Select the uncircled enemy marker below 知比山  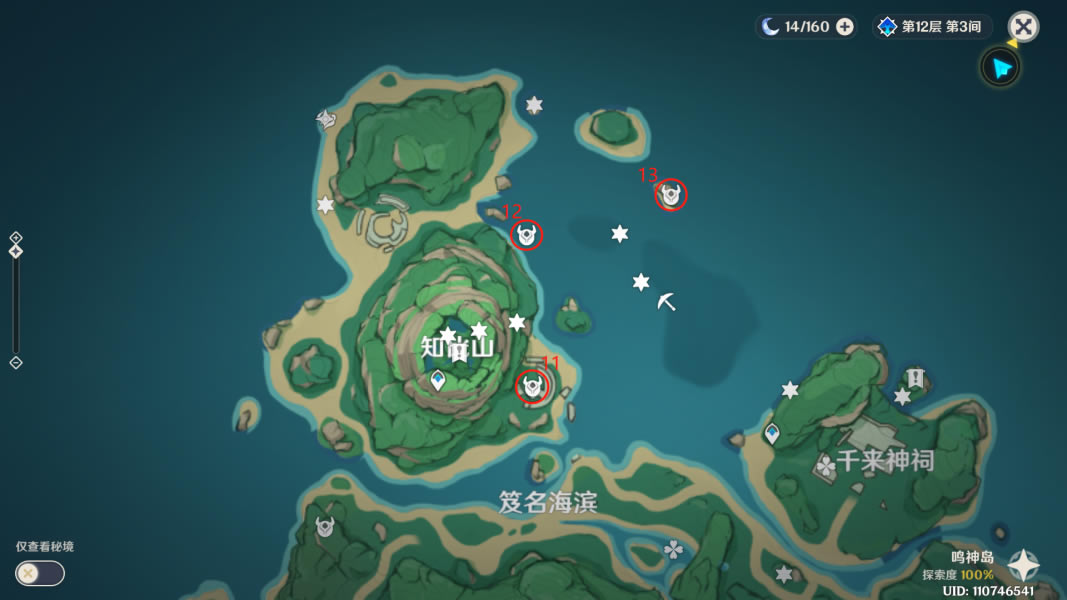pos(325,526)
